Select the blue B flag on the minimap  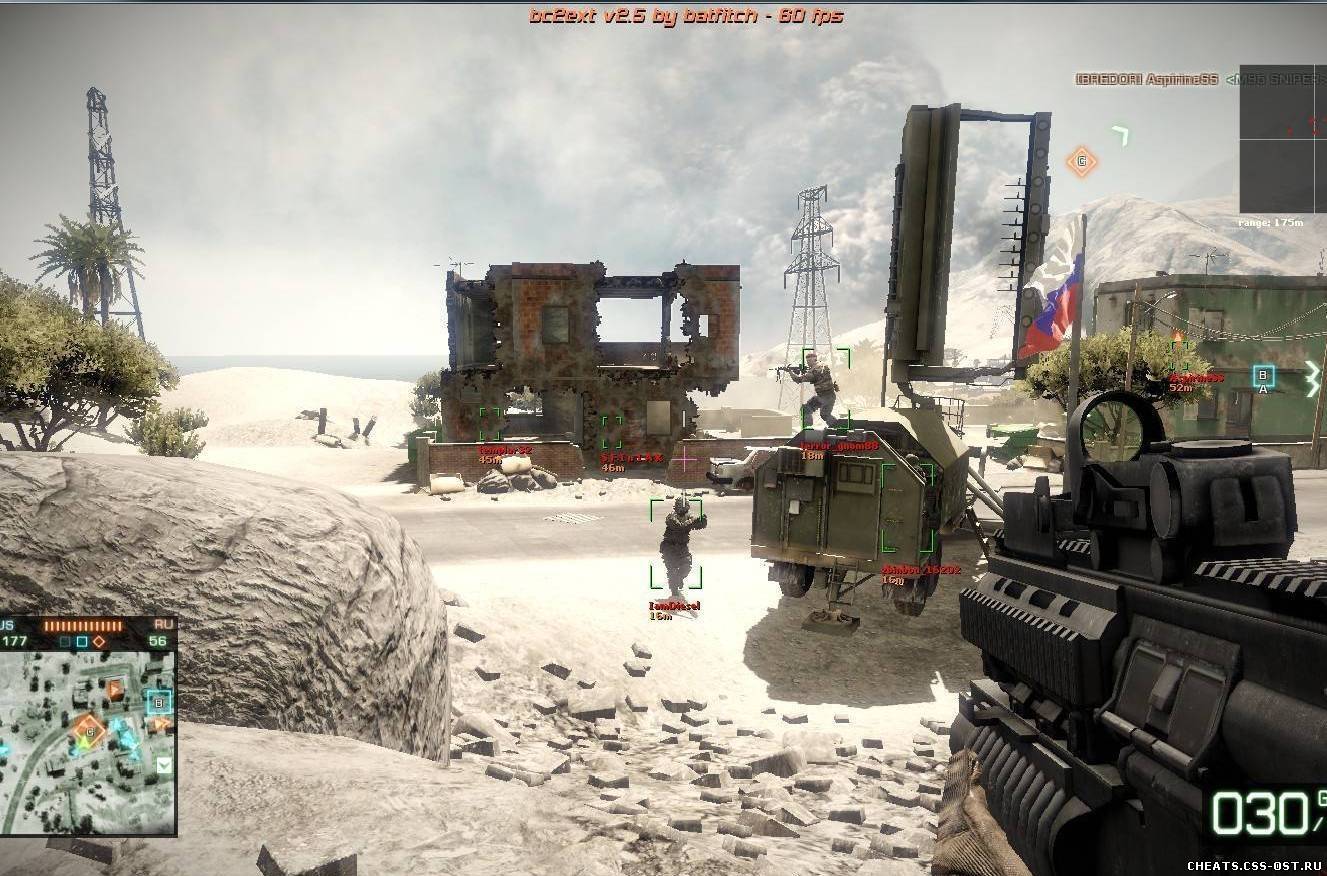[159, 702]
